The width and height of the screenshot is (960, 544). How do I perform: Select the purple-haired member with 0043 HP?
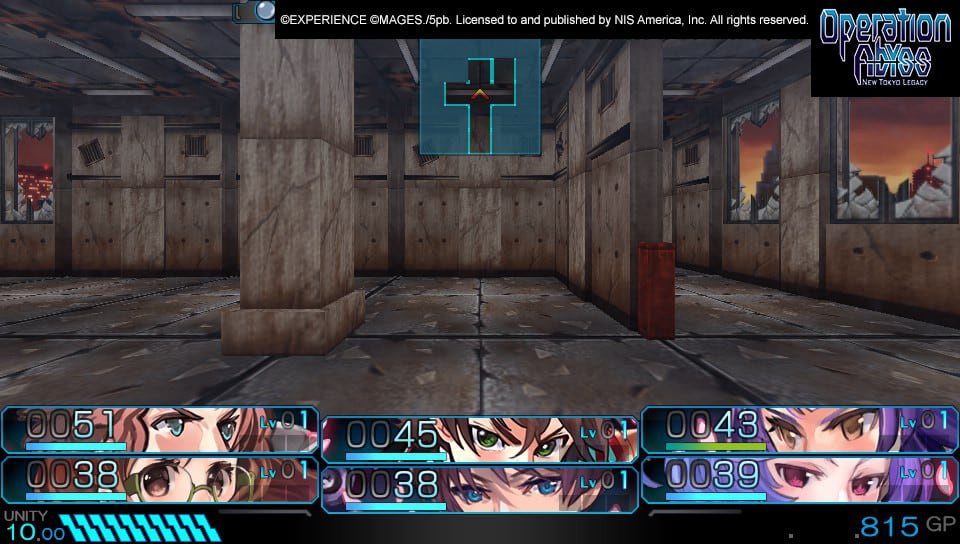[798, 429]
